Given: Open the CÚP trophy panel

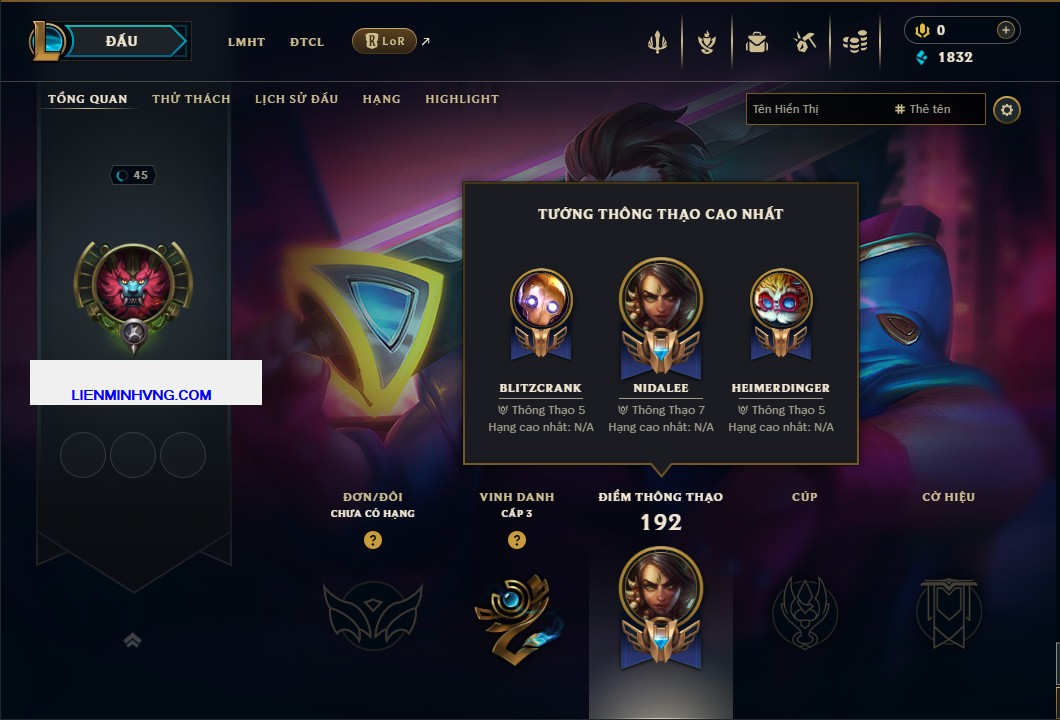Looking at the screenshot, I should [x=804, y=611].
